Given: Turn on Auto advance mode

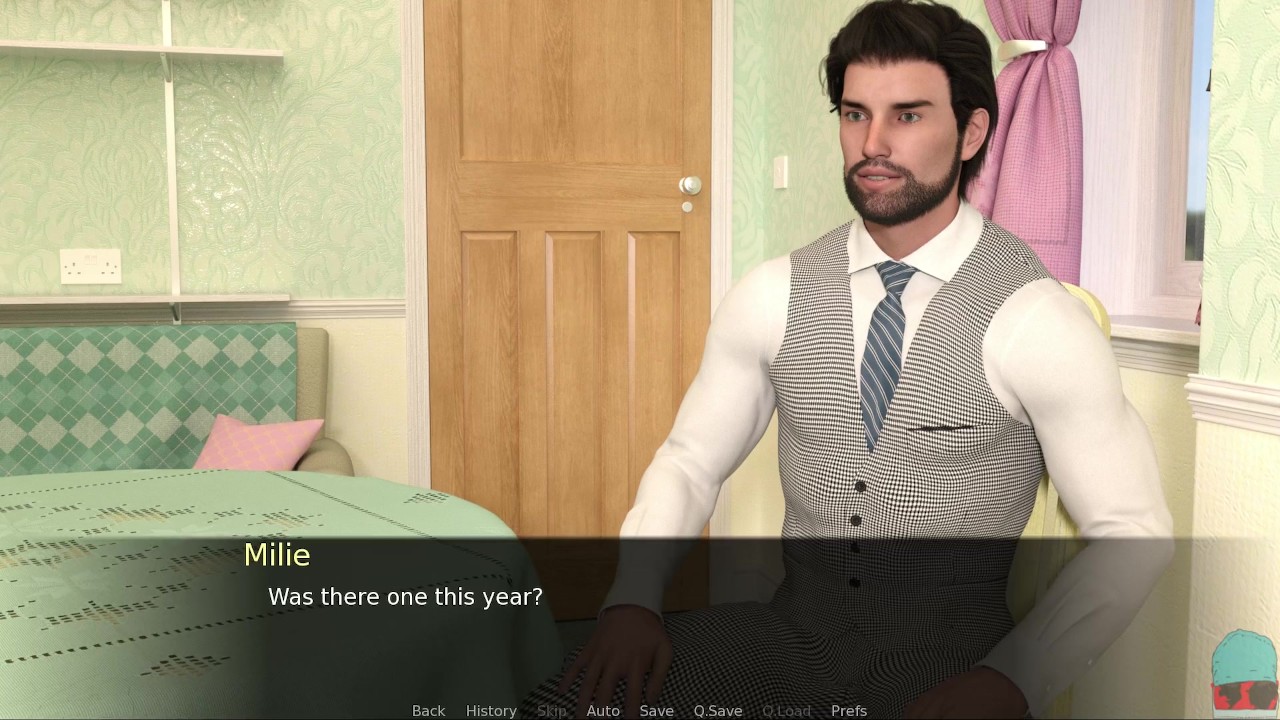Looking at the screenshot, I should (603, 710).
